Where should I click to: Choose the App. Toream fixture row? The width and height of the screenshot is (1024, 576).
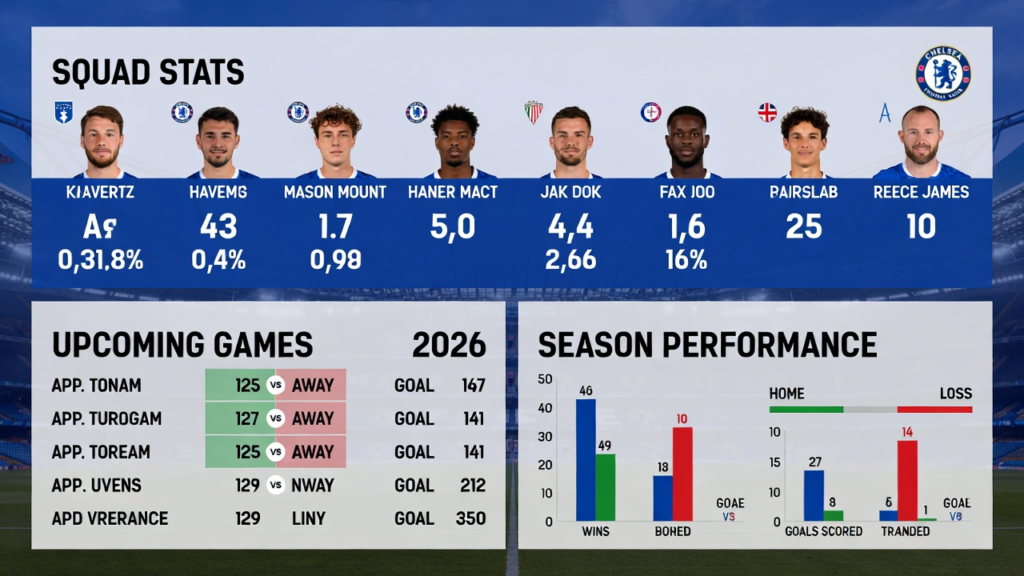click(x=268, y=452)
